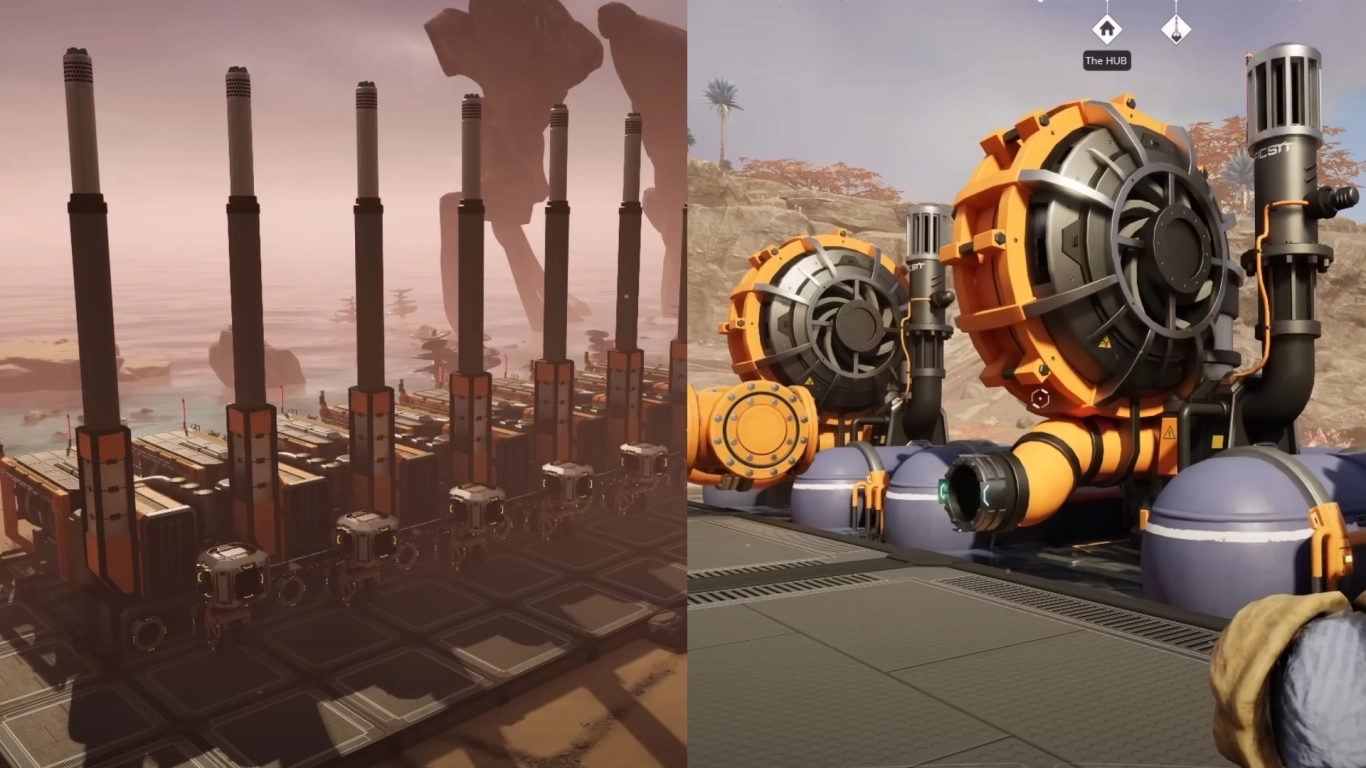Toggle the yellow status light on the rightmost tank clamp
The image size is (1366, 768).
[1348, 558]
